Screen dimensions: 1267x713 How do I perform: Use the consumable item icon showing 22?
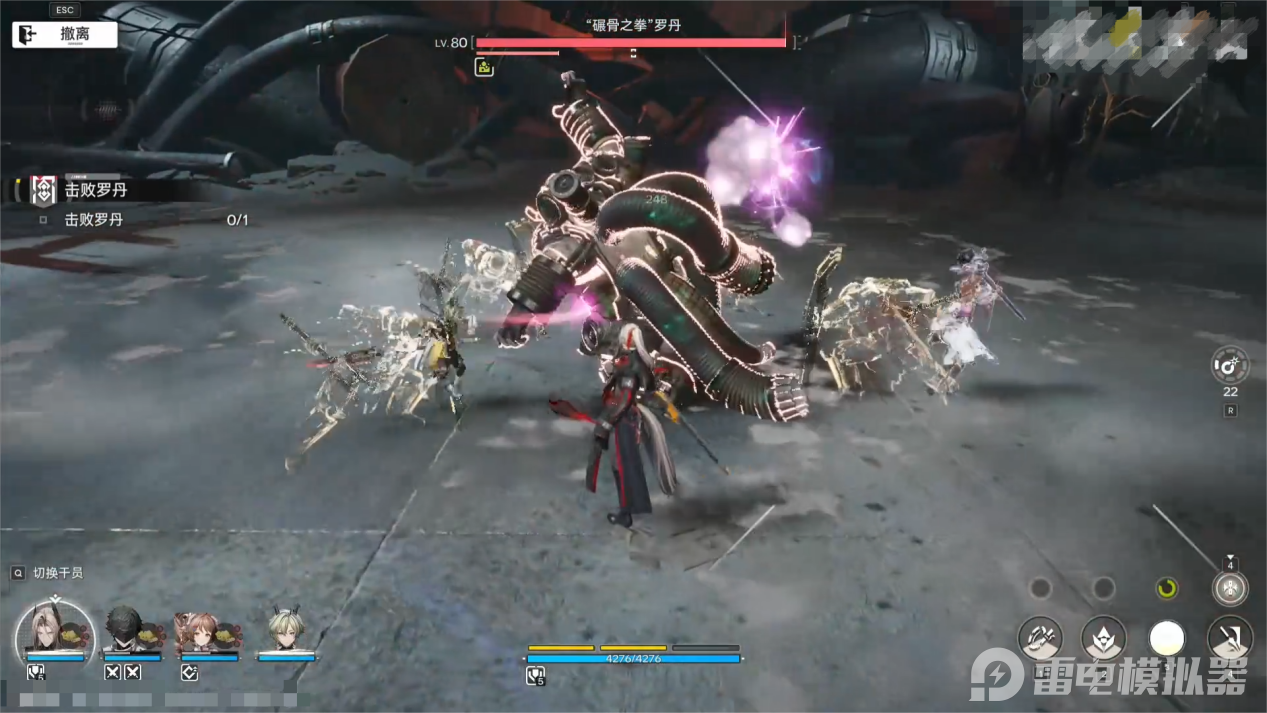(x=1230, y=365)
